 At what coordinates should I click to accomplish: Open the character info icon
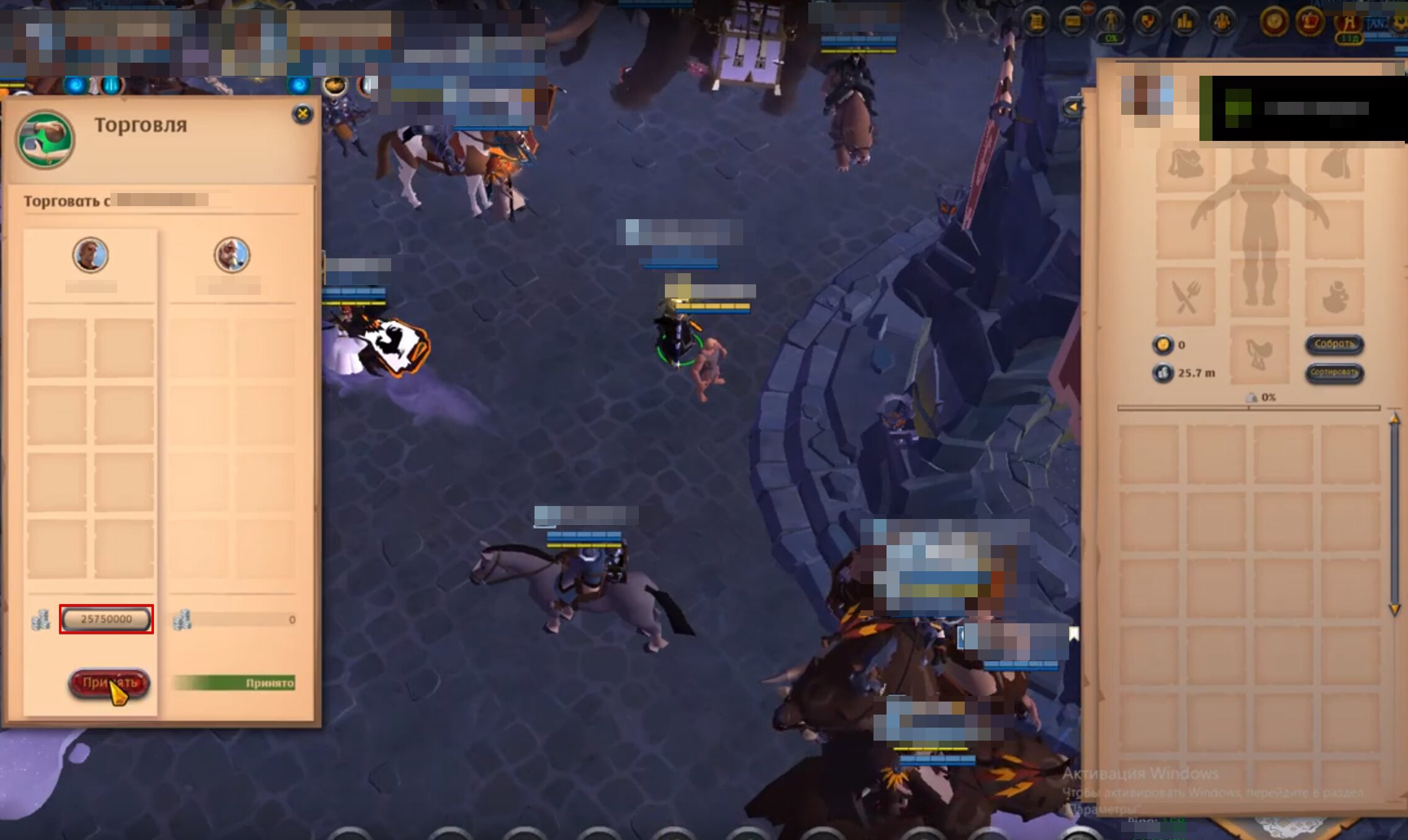pos(1111,20)
